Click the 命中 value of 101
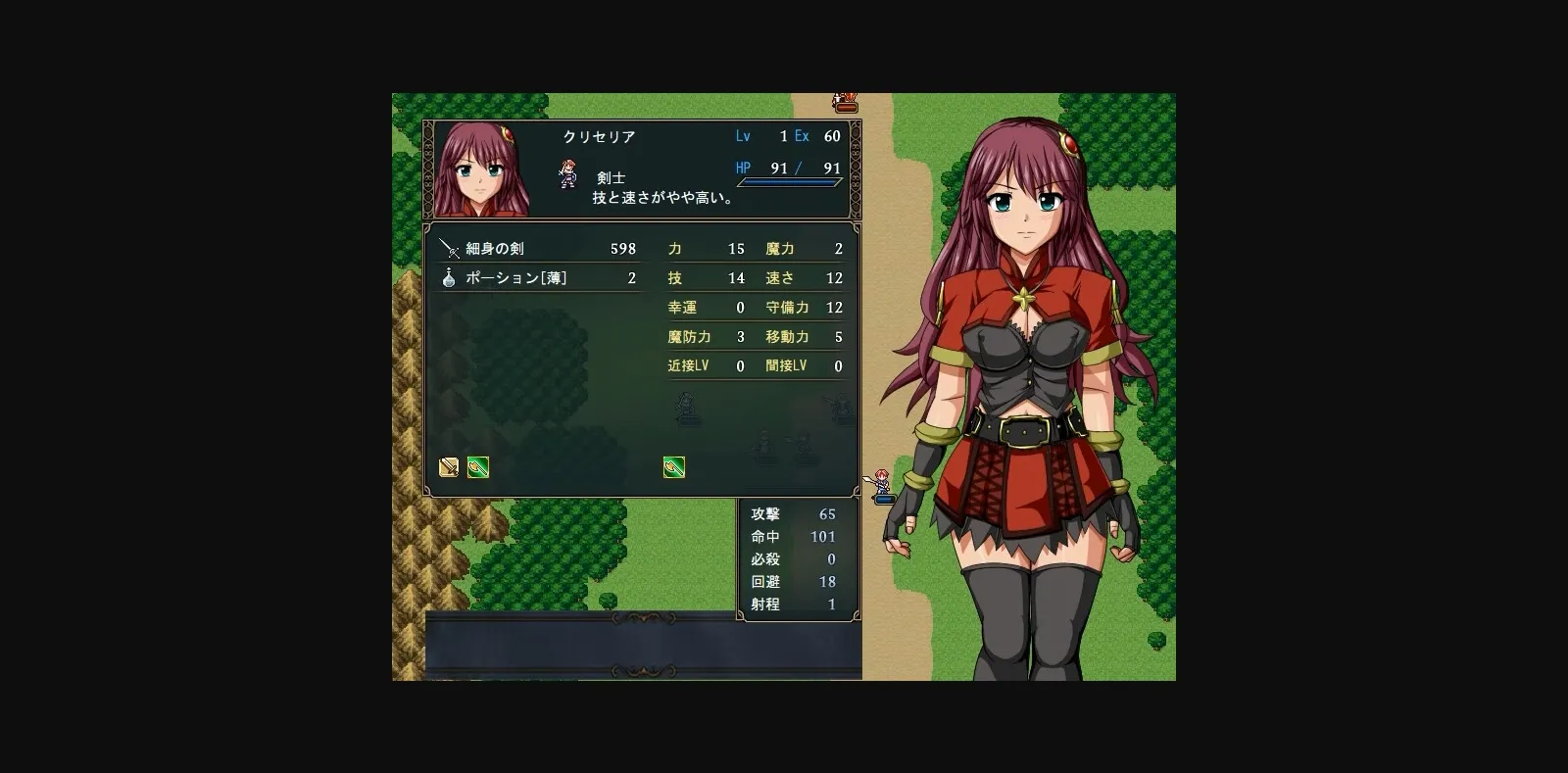This screenshot has width=1568, height=773. [821, 537]
